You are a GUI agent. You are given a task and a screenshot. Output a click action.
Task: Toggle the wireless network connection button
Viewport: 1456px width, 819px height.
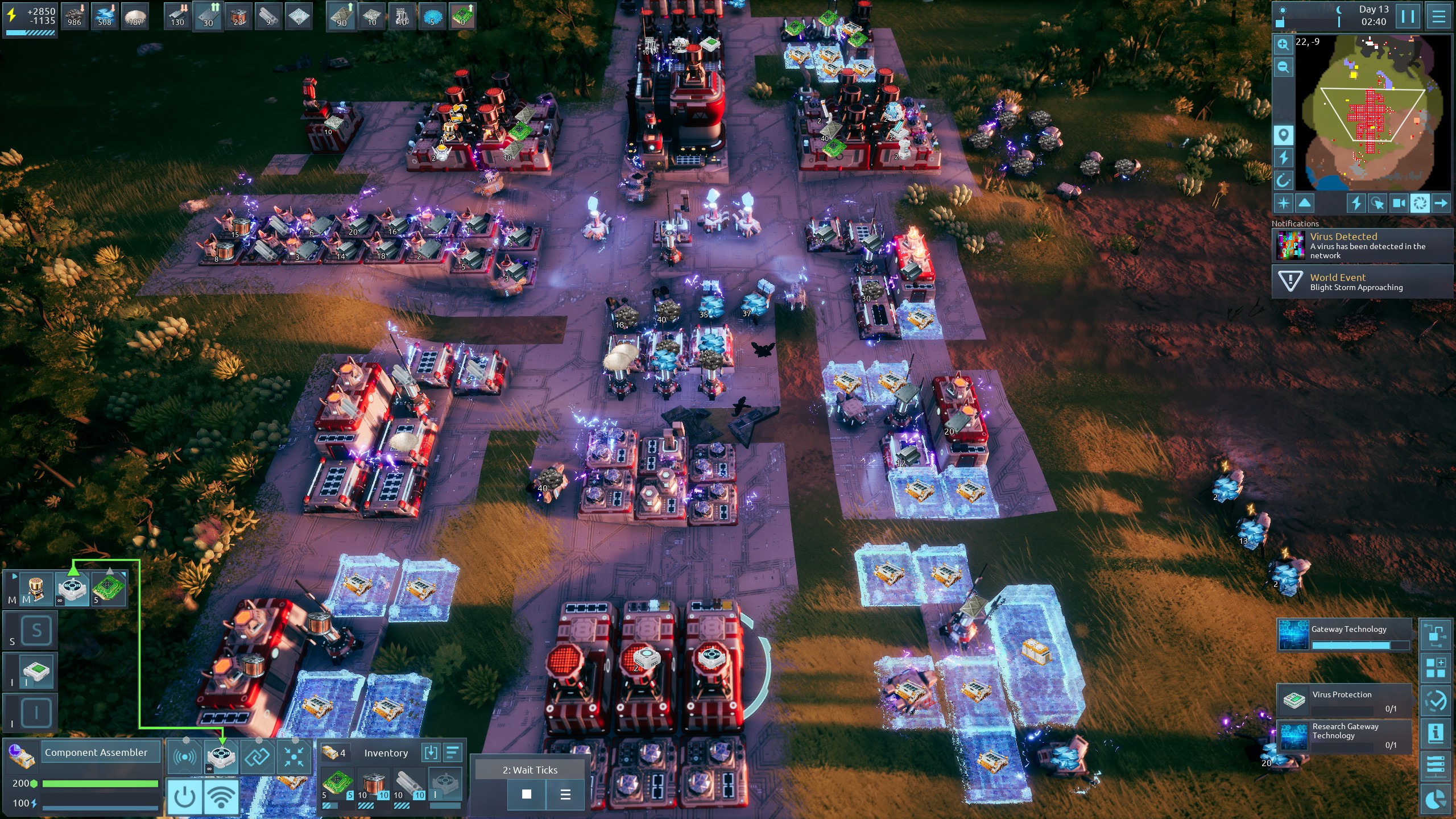click(x=221, y=797)
